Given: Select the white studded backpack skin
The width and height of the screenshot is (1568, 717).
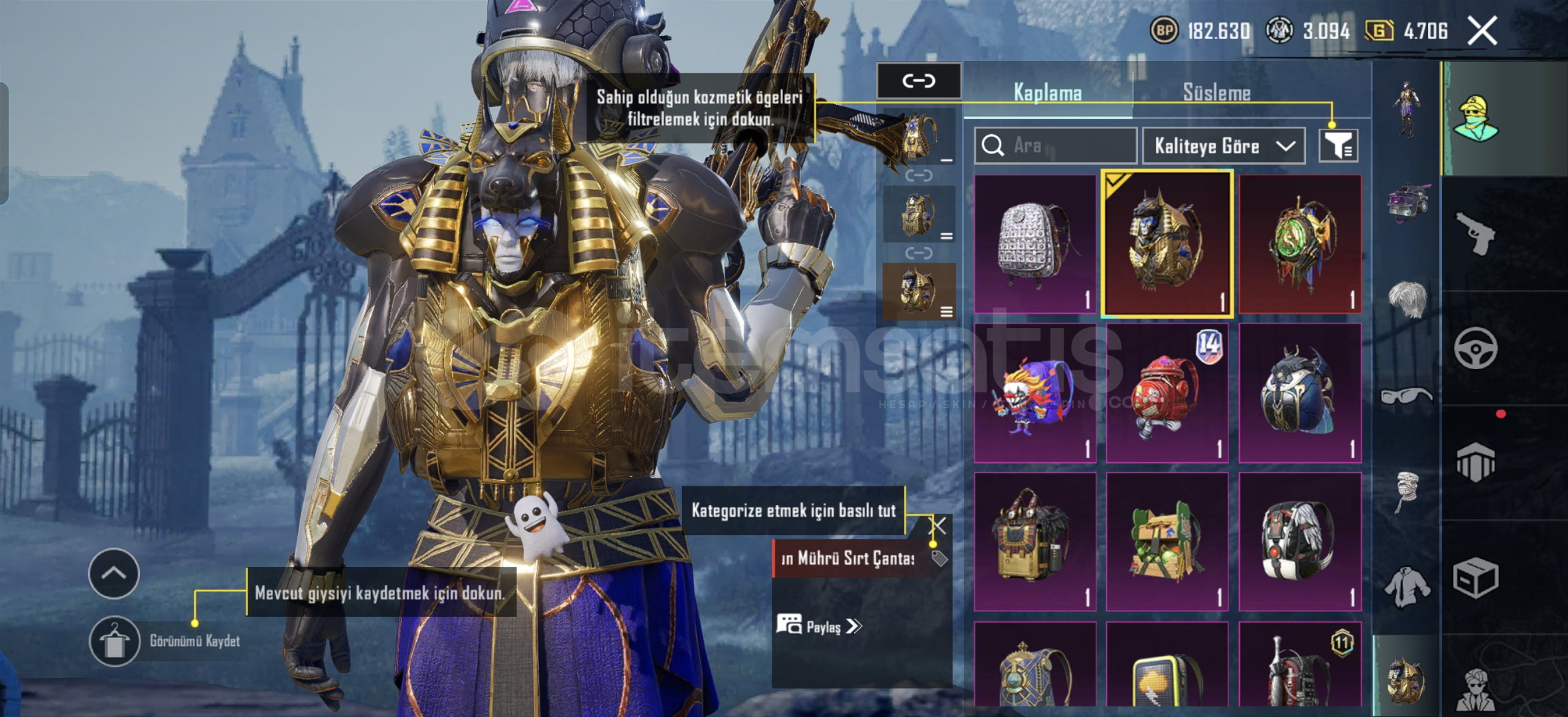Looking at the screenshot, I should 1034,244.
